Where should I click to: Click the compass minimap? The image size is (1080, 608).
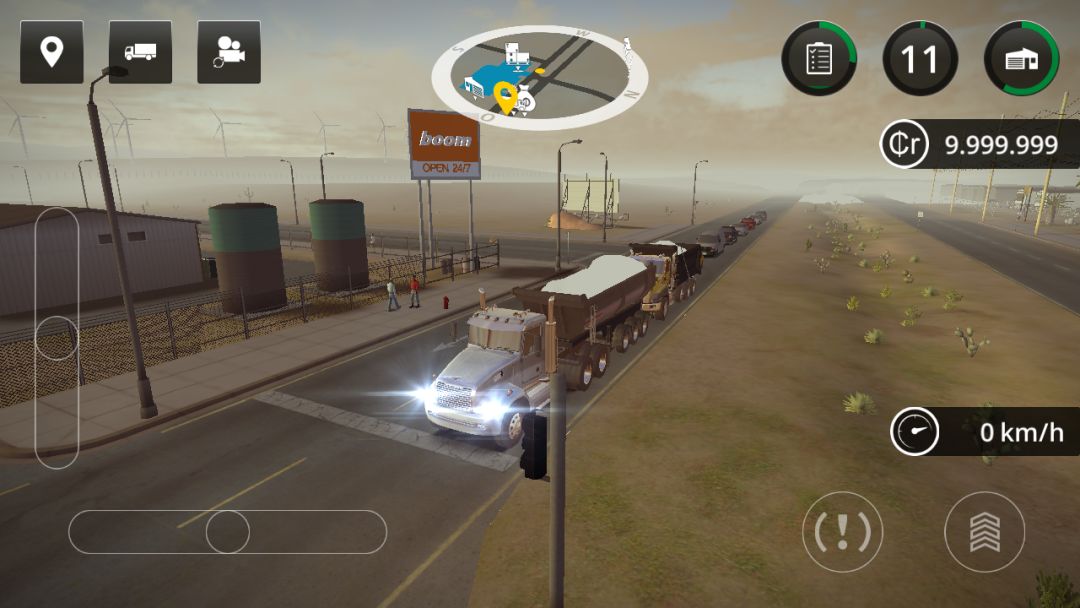540,77
